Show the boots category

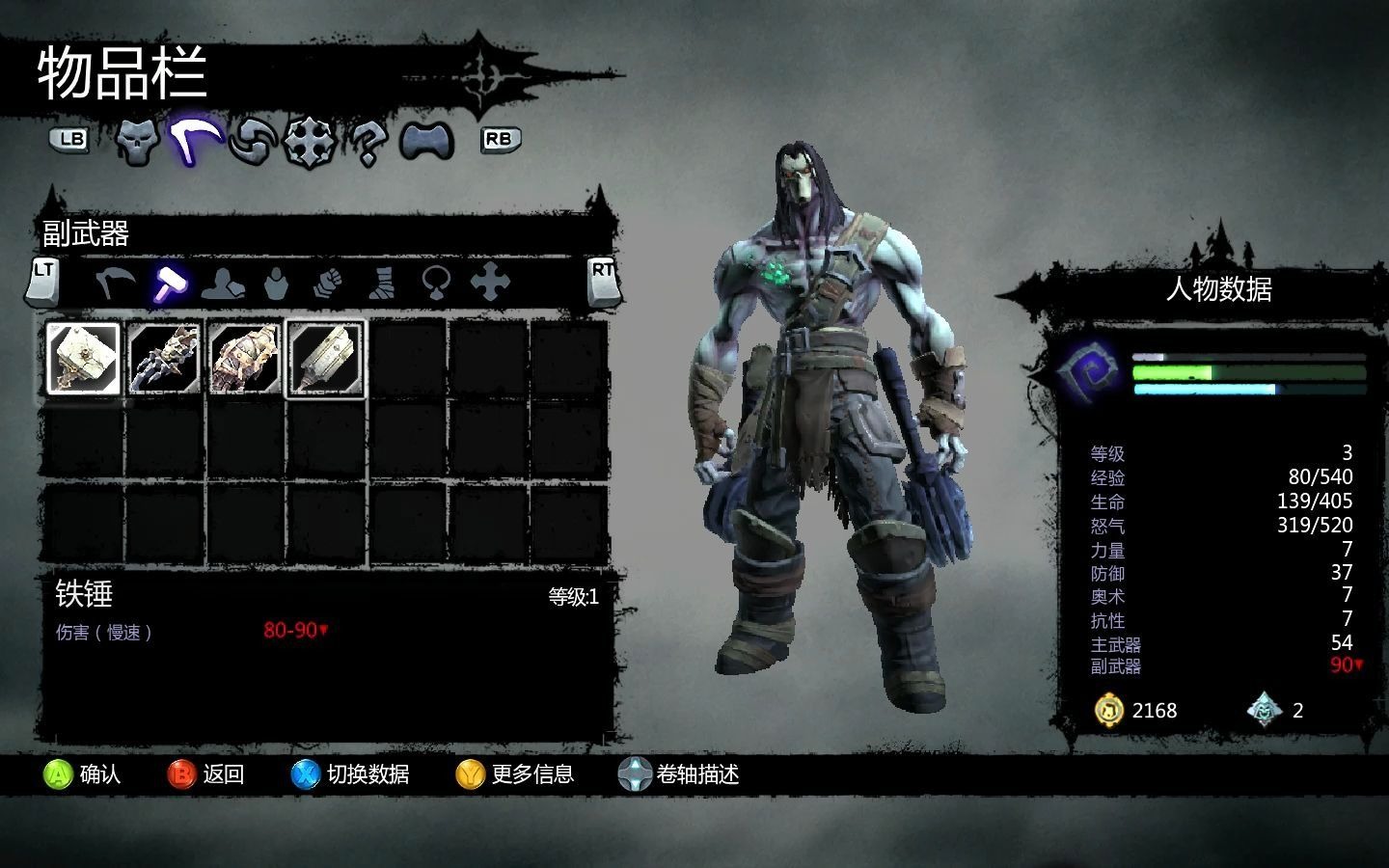click(x=383, y=284)
